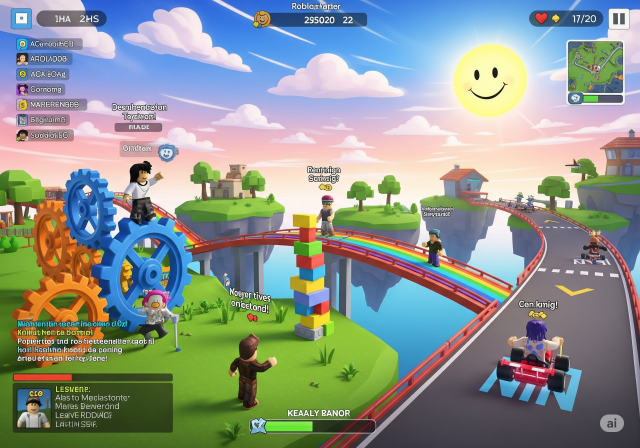Image resolution: width=640 pixels, height=448 pixels.
Task: Click the bottom player entry with green-dot avatar
Action: click(45, 134)
